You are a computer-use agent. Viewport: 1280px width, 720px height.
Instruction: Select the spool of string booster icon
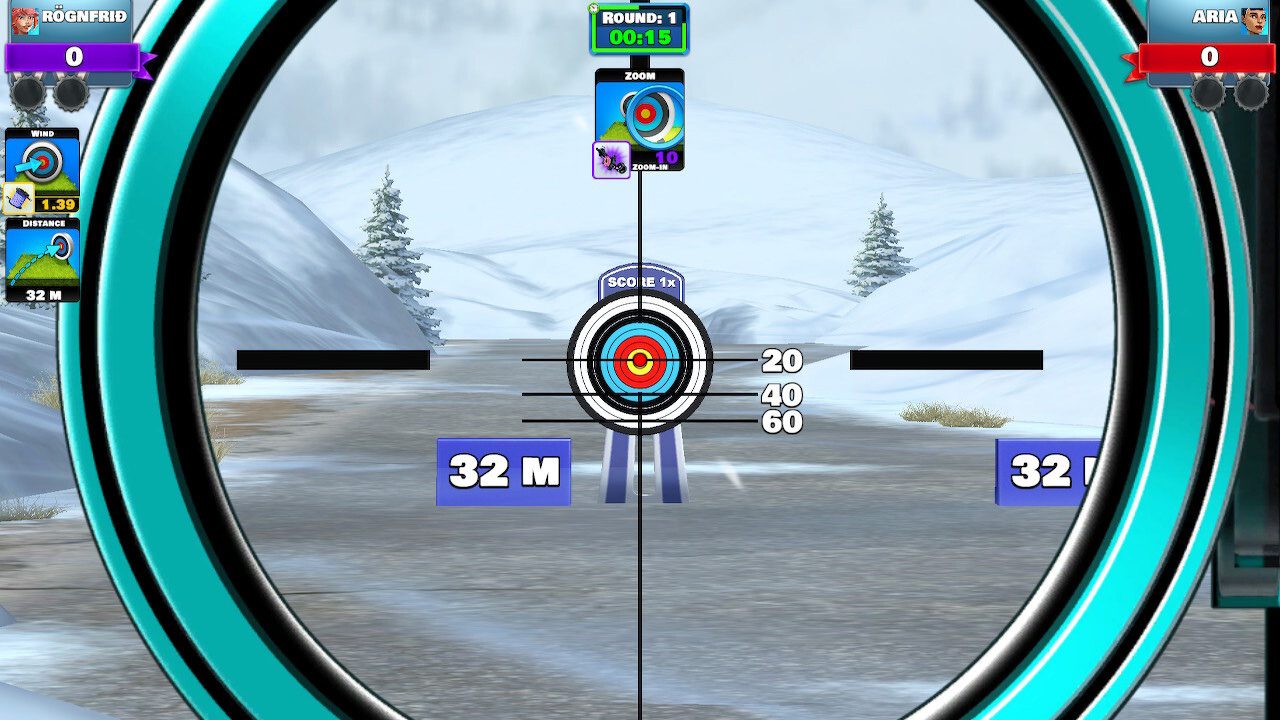click(x=20, y=196)
